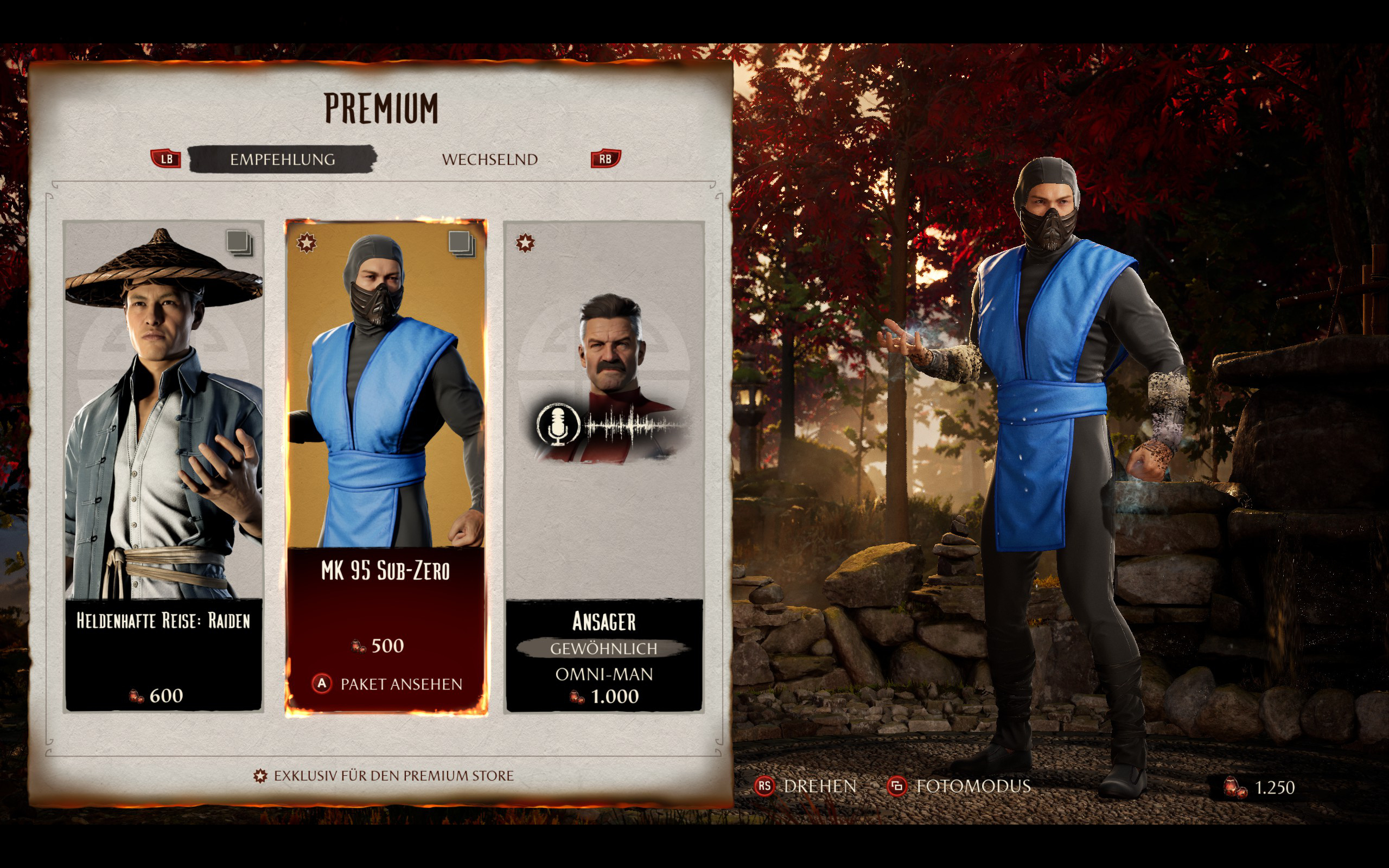Switch to the Wechselnd tab

point(489,159)
